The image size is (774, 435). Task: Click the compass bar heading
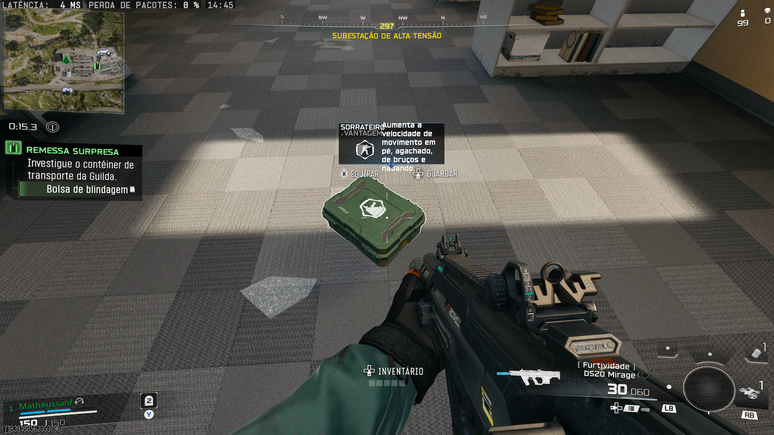coord(387,25)
